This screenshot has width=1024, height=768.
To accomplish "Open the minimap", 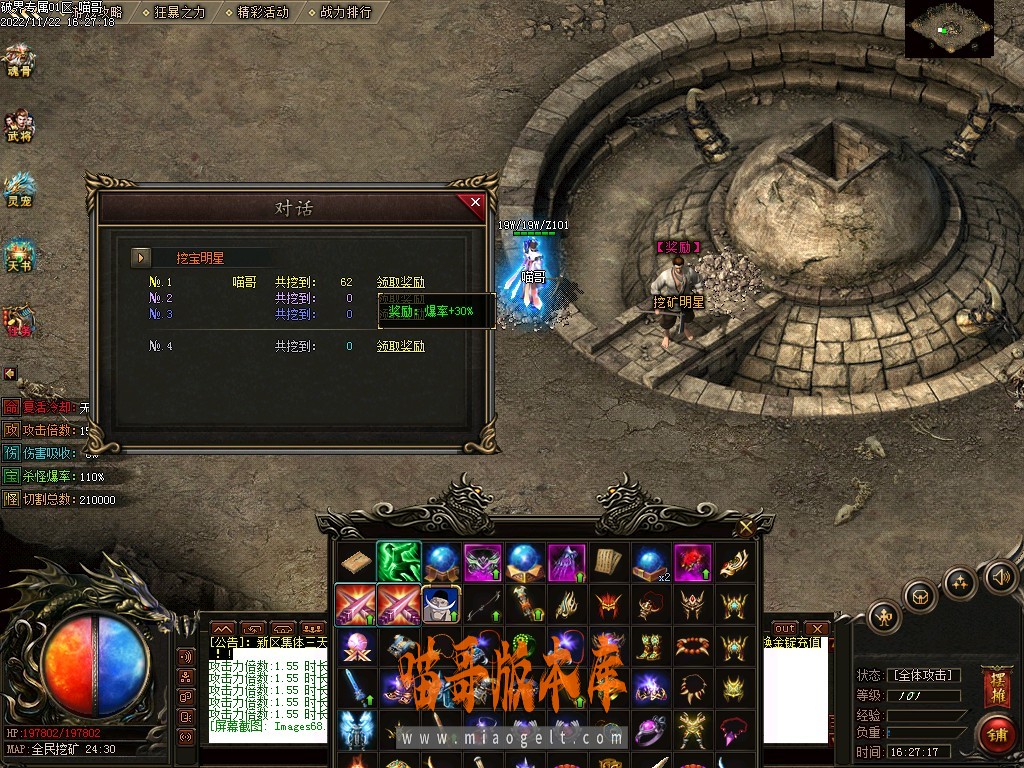I will click(949, 29).
